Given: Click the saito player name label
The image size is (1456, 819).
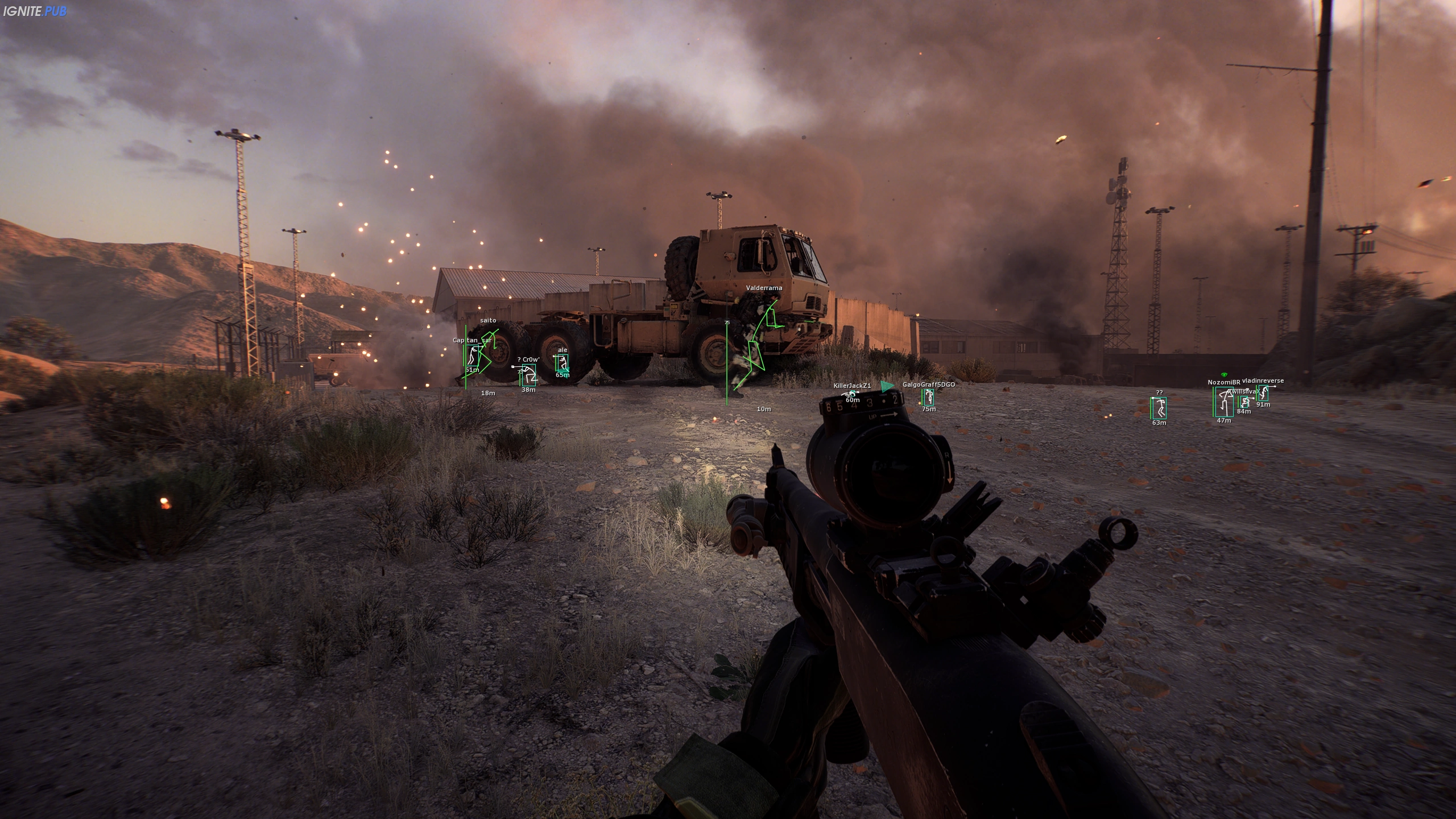Looking at the screenshot, I should [x=489, y=321].
